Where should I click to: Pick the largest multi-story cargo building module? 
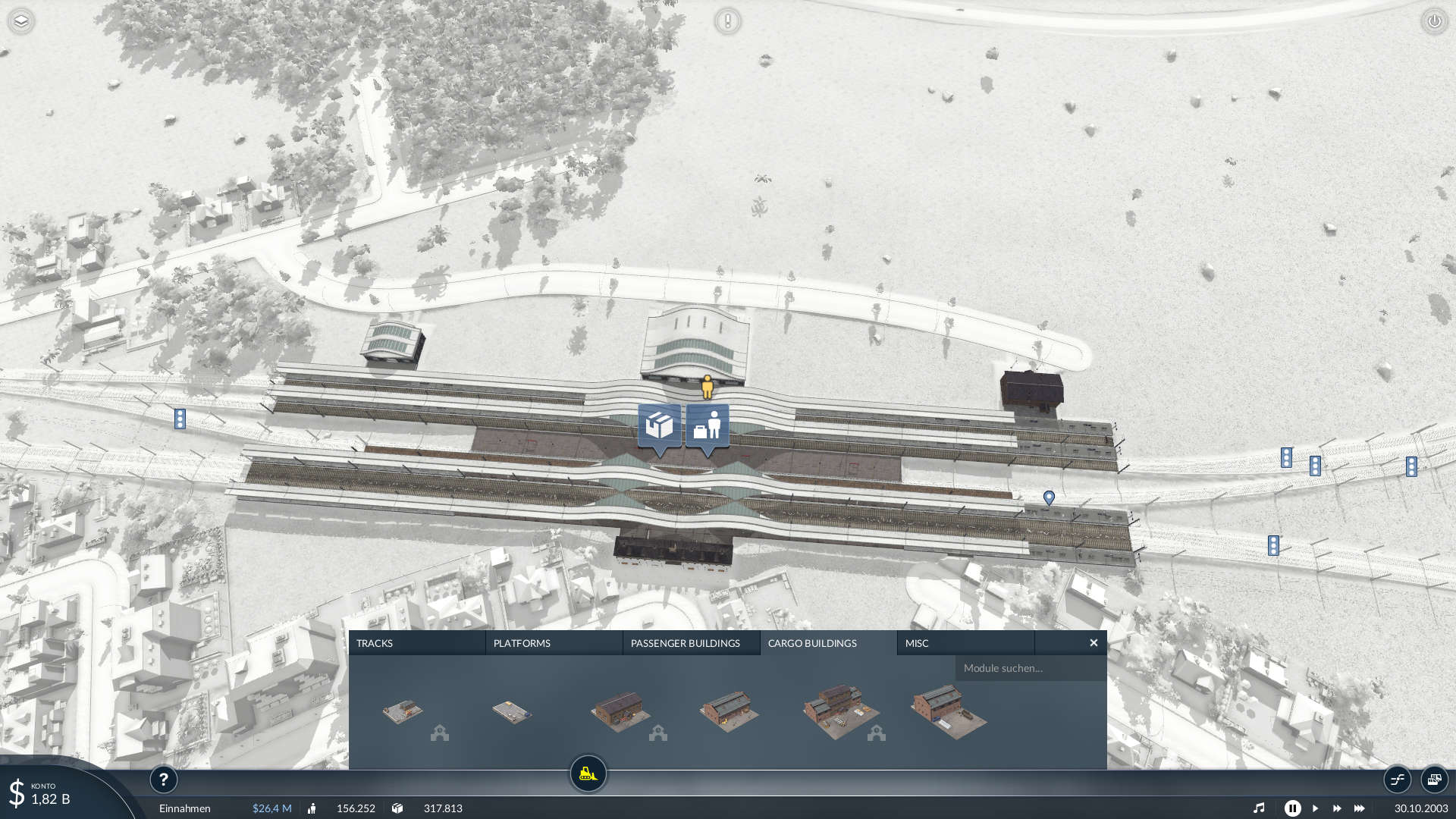[839, 711]
